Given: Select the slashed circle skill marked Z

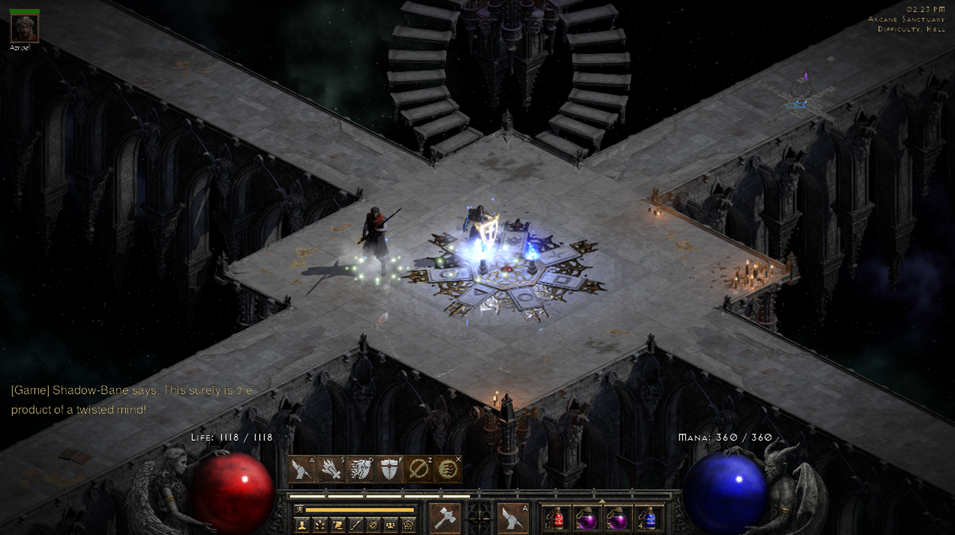Looking at the screenshot, I should 419,469.
